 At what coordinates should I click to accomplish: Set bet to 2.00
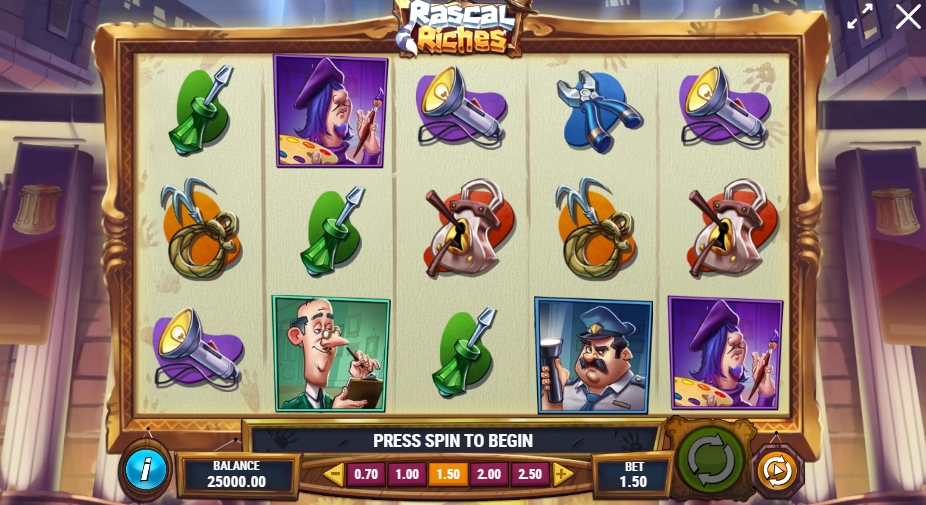point(489,474)
